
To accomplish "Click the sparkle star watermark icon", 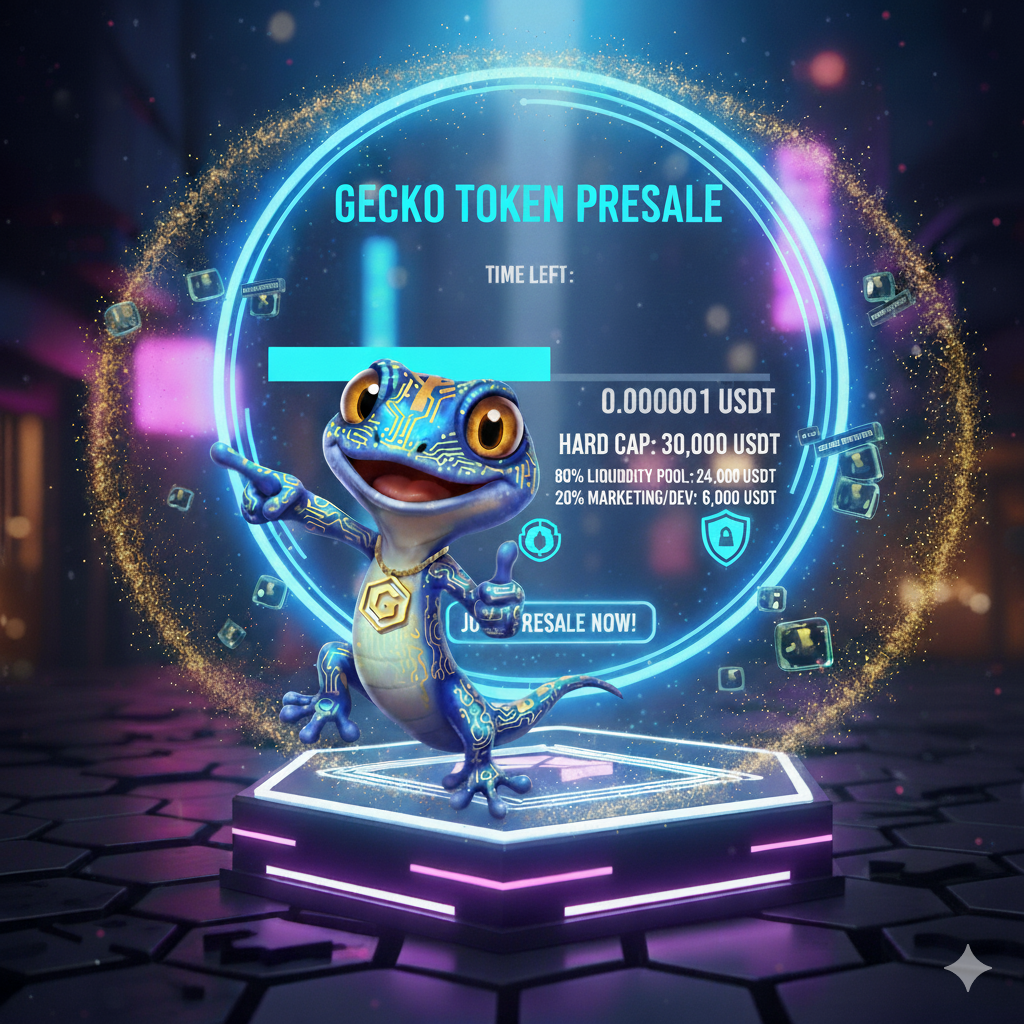I will pyautogui.click(x=967, y=969).
